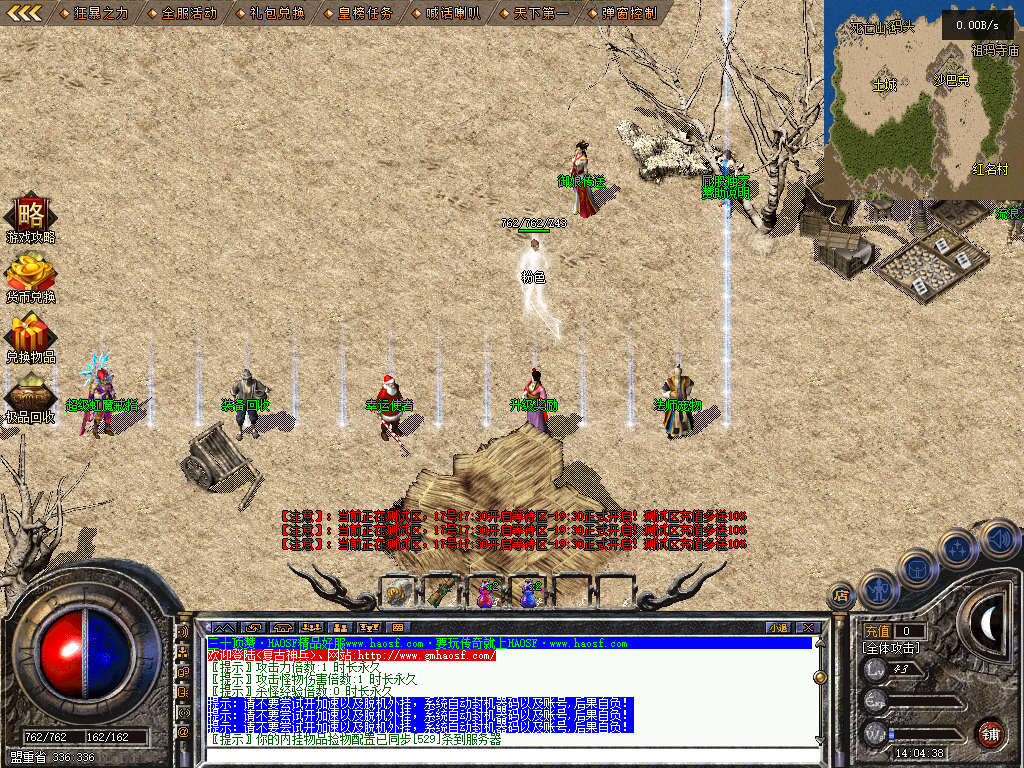This screenshot has width=1024, height=768.
Task: Open 弹窗控制 popup control
Action: (x=622, y=14)
